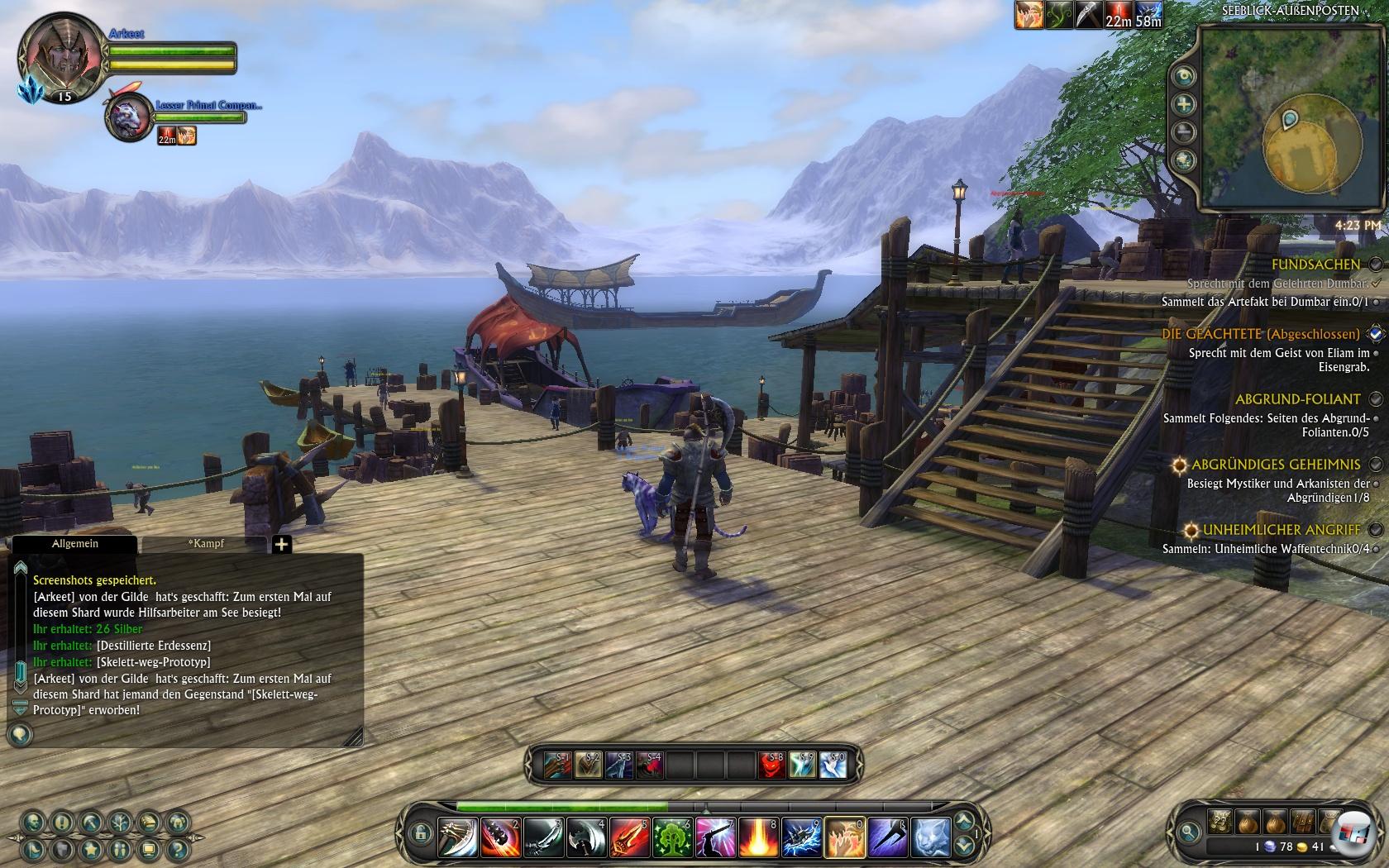1389x868 pixels.
Task: Use the white cat pet ability
Action: [x=930, y=837]
